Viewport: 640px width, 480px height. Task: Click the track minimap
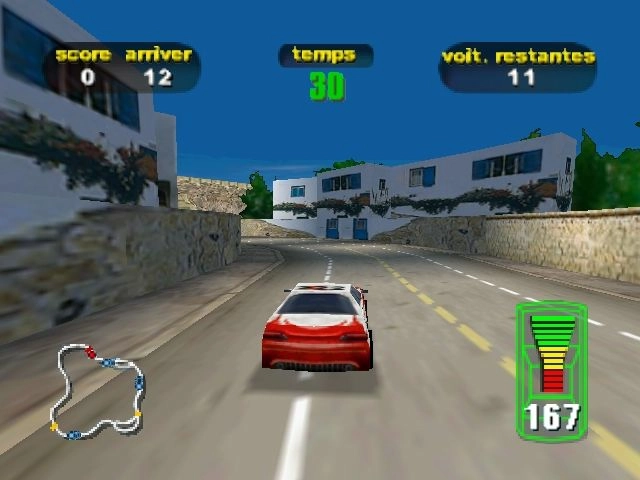pos(99,391)
